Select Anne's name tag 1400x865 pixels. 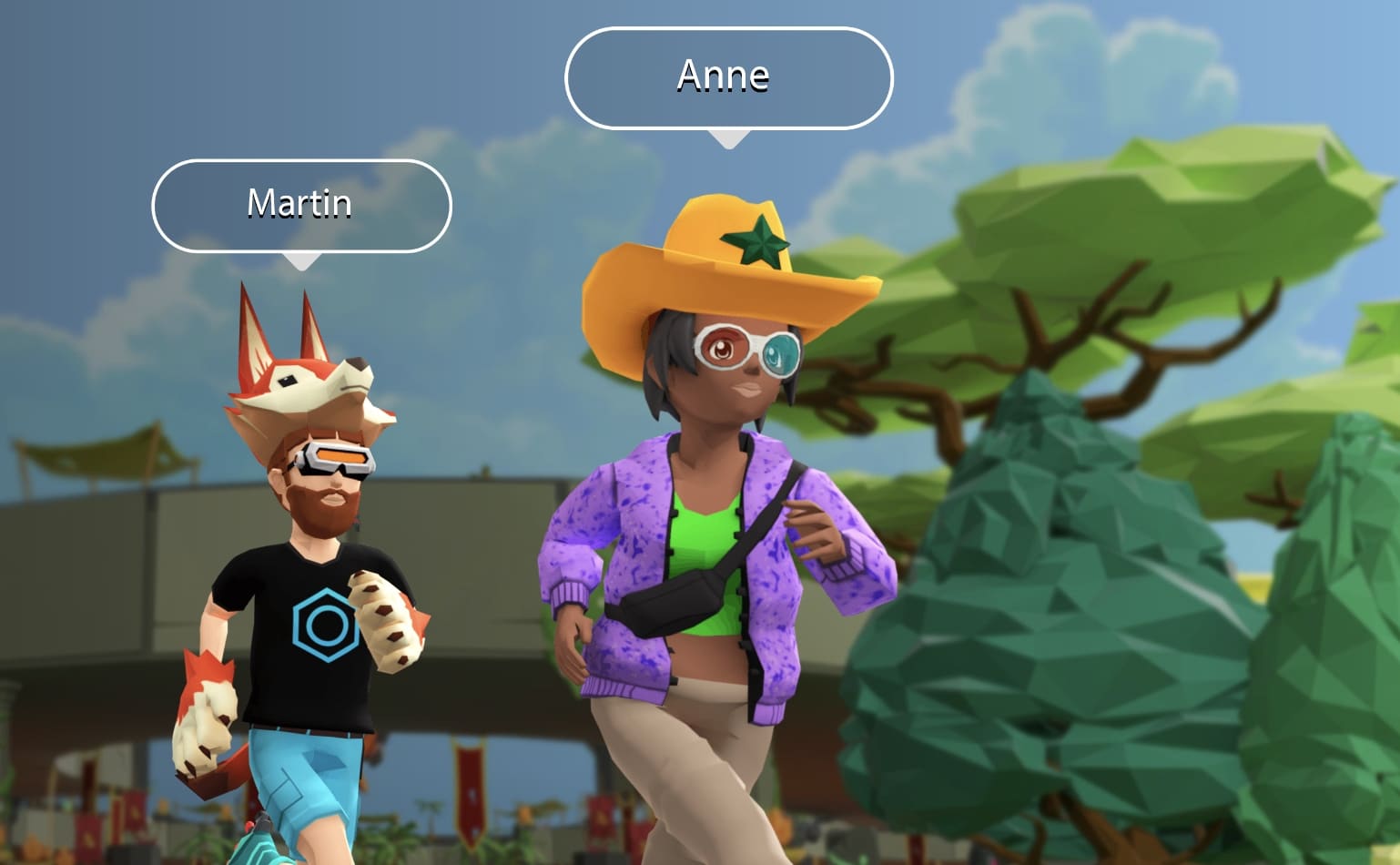tap(727, 77)
